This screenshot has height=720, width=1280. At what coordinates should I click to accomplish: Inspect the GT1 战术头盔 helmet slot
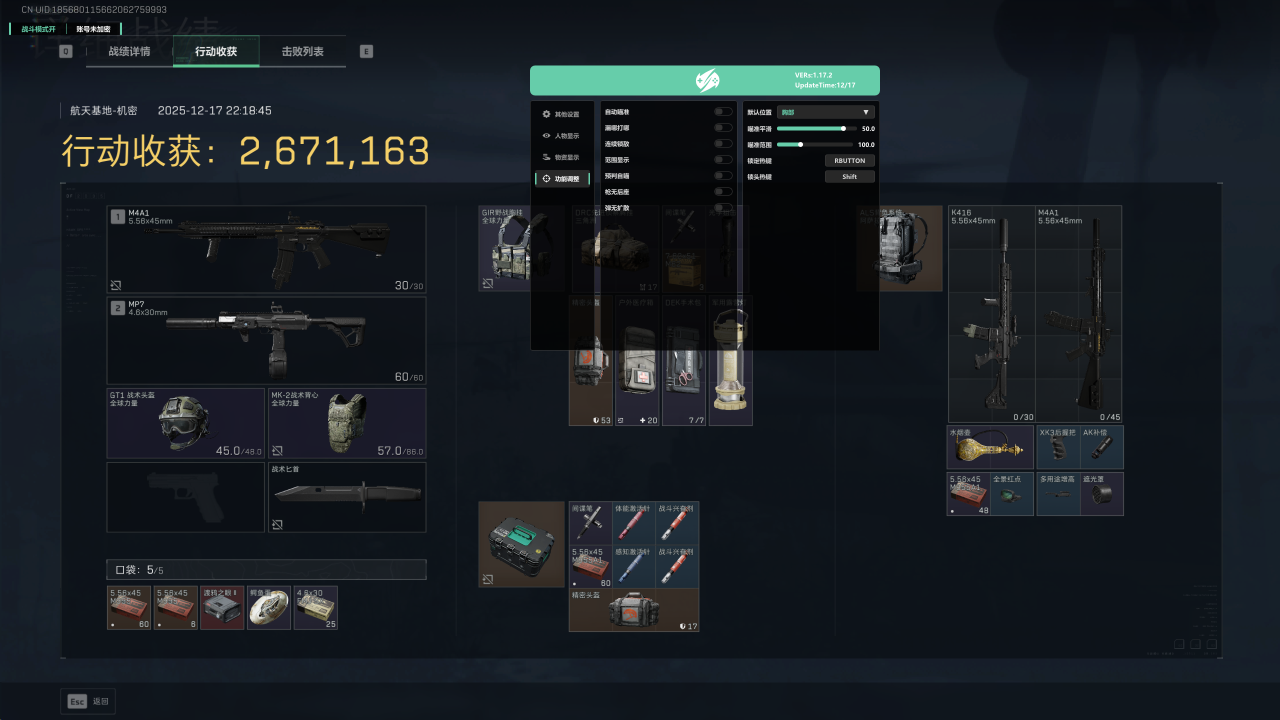pyautogui.click(x=186, y=424)
